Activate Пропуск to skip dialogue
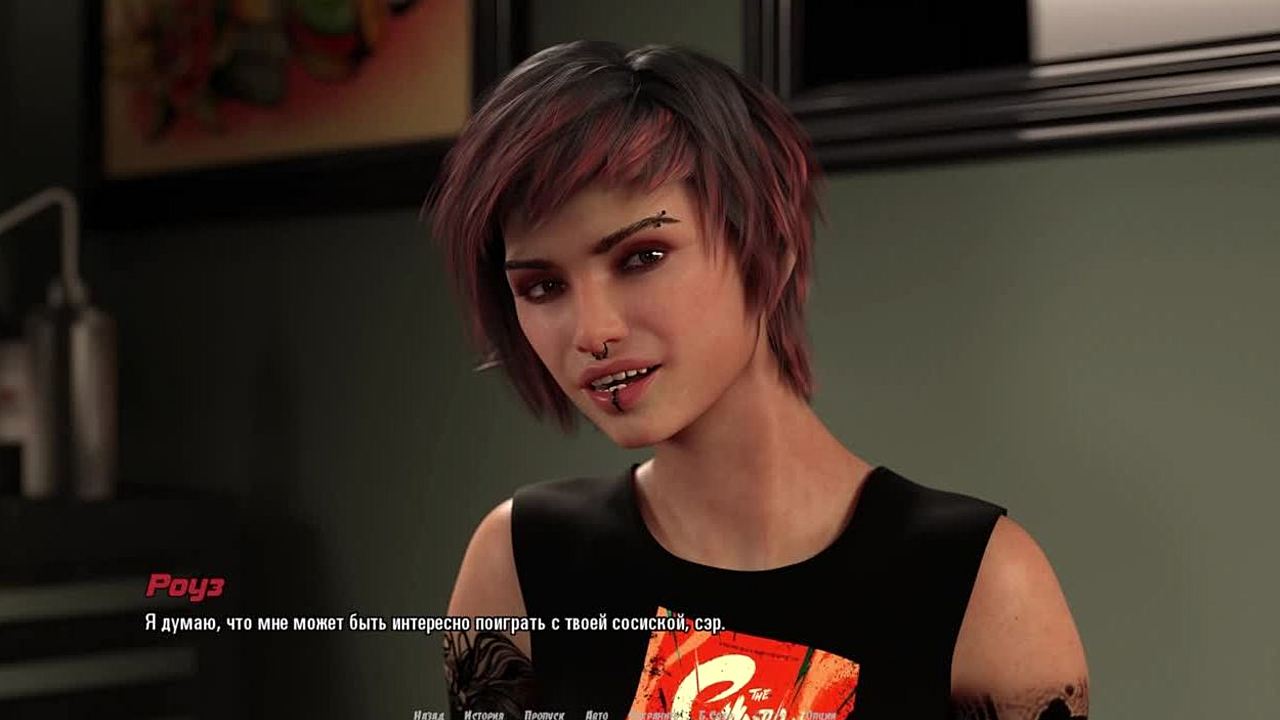Viewport: 1280px width, 720px height. pyautogui.click(x=543, y=715)
